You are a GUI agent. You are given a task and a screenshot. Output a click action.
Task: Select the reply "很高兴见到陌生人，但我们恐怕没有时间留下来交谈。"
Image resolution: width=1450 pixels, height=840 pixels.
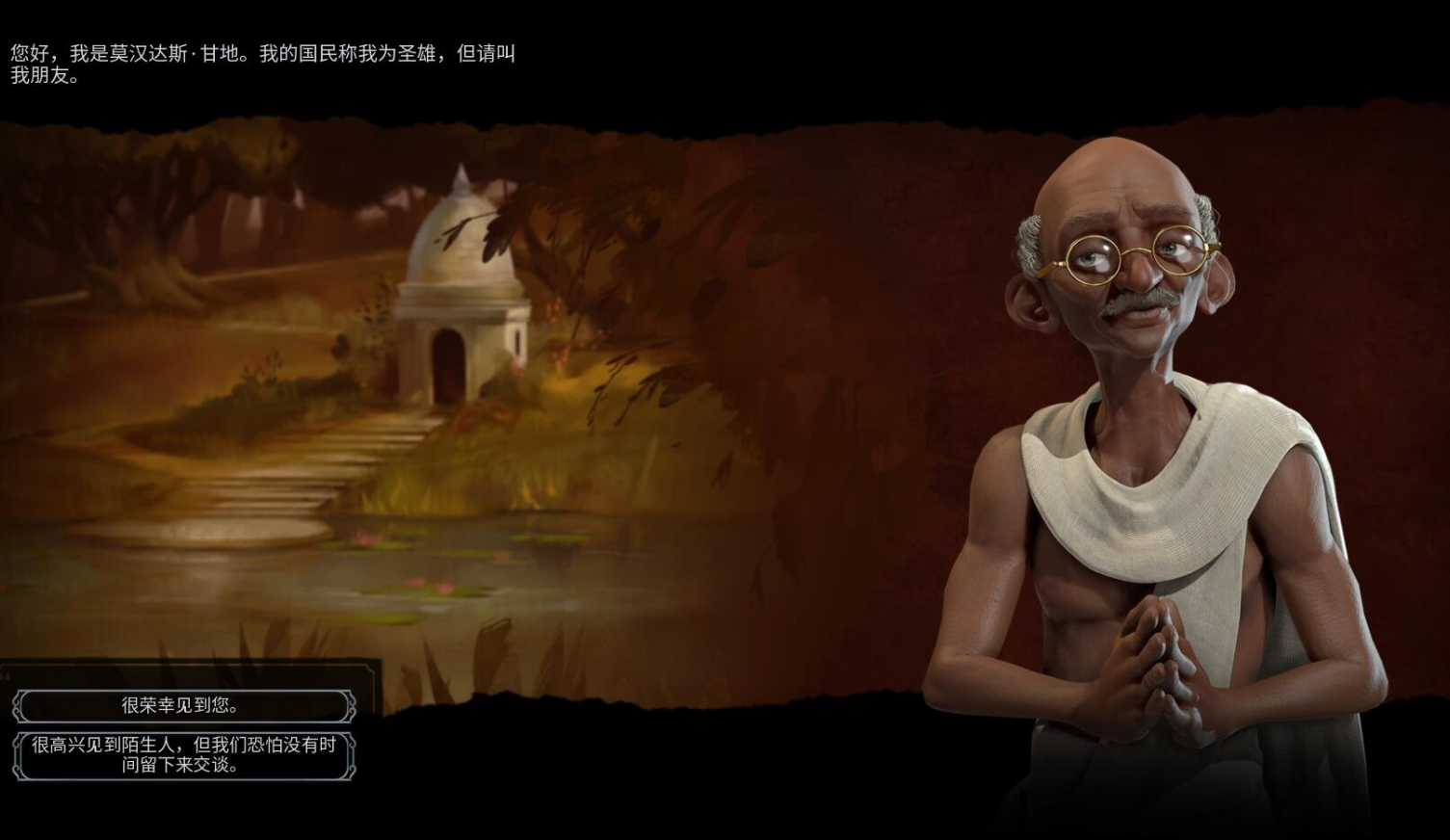click(x=183, y=755)
